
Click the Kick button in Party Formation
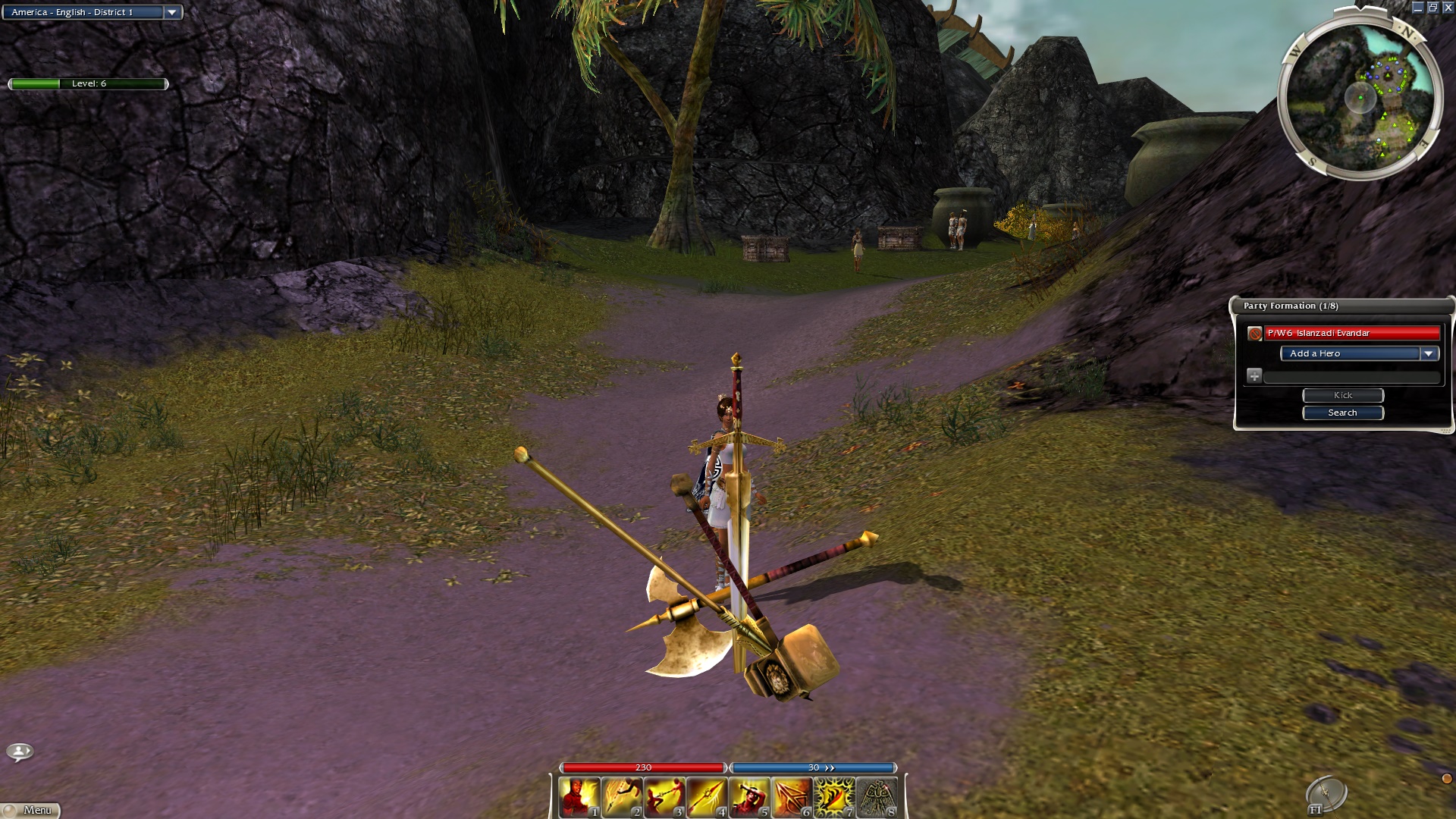coord(1342,395)
